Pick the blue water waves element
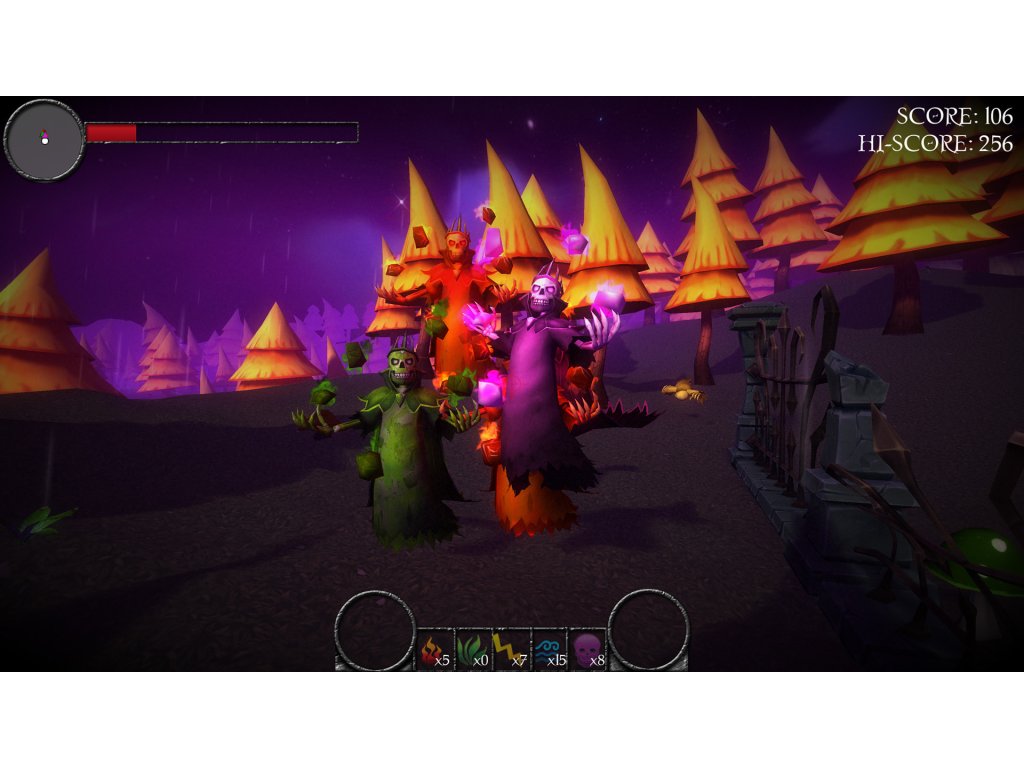Screen dimensions: 1024x768 [x=549, y=650]
